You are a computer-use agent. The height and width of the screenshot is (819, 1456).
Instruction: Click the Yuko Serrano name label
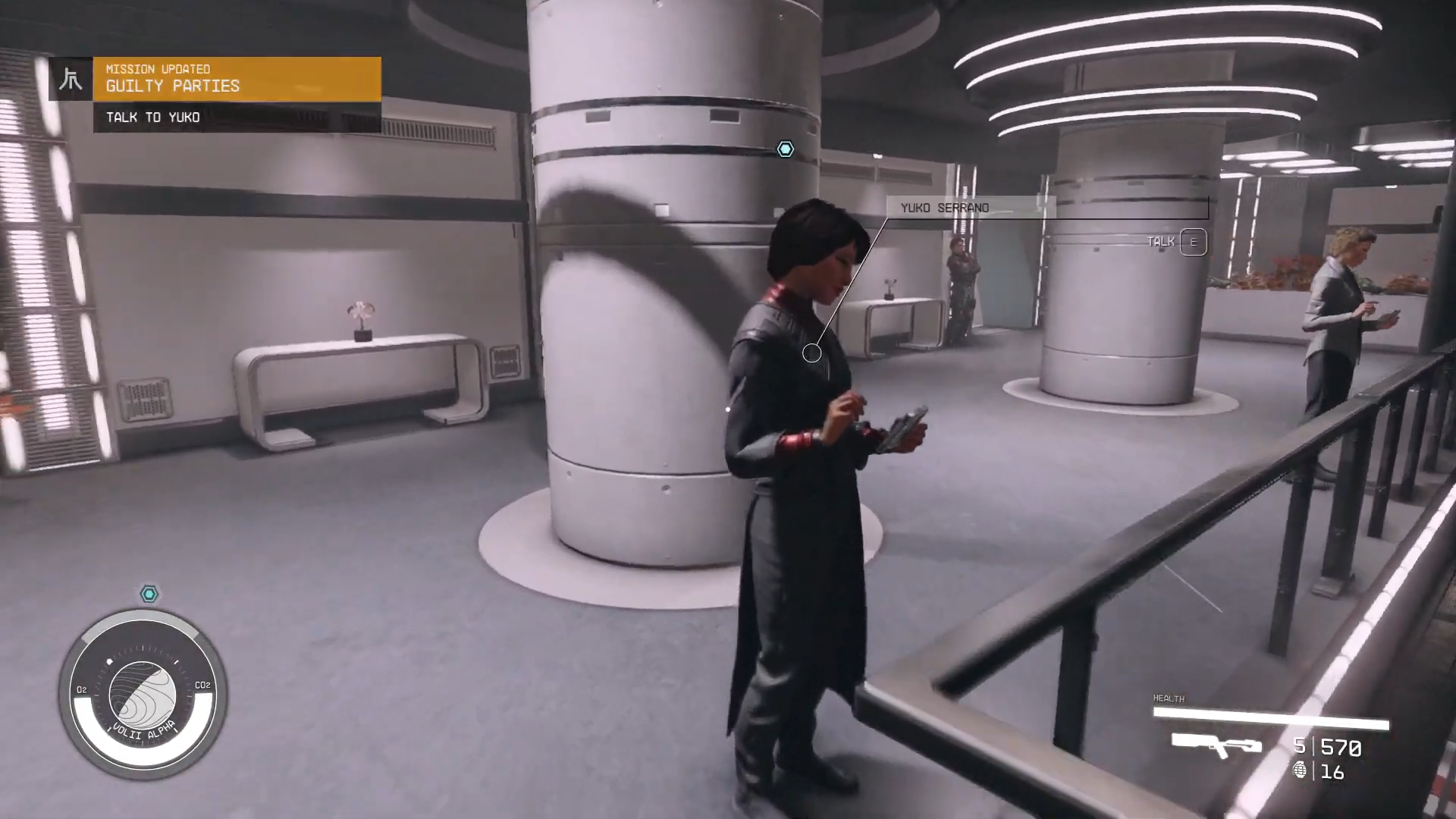[944, 207]
